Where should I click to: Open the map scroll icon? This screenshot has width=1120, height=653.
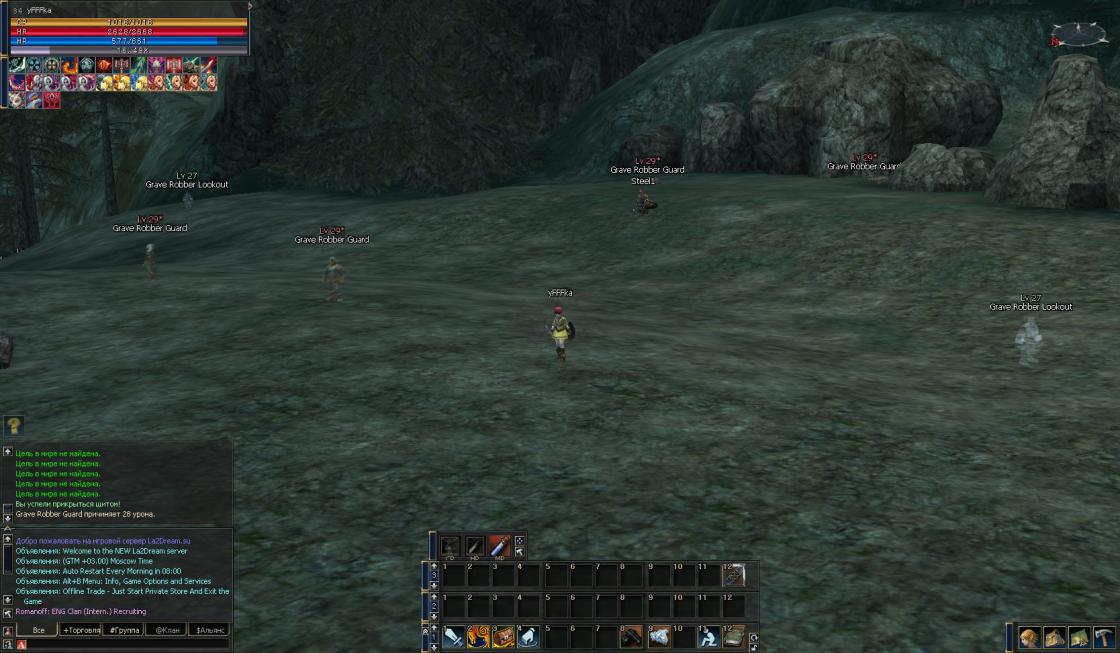click(x=1079, y=637)
